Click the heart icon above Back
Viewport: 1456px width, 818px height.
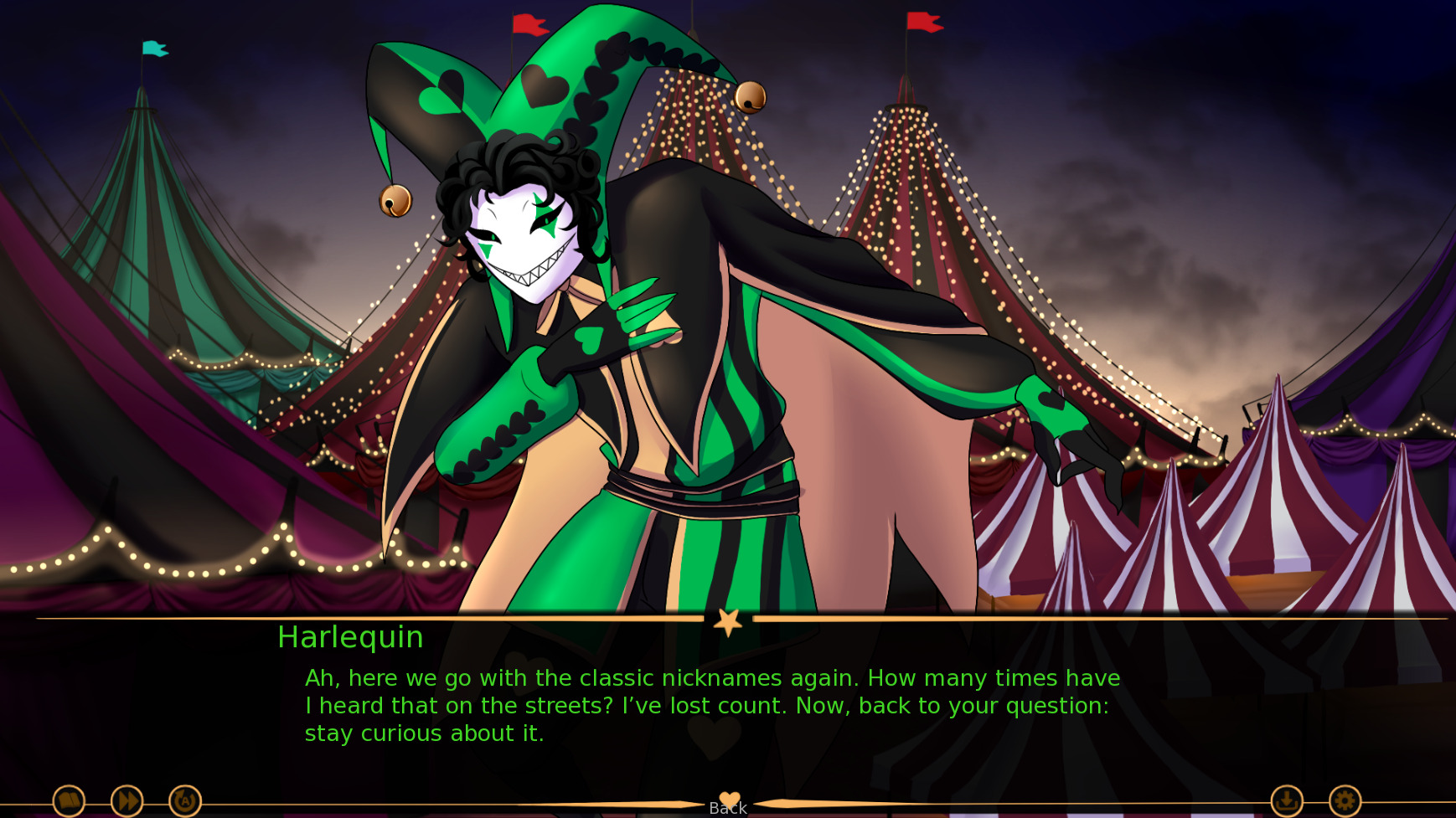[728, 796]
